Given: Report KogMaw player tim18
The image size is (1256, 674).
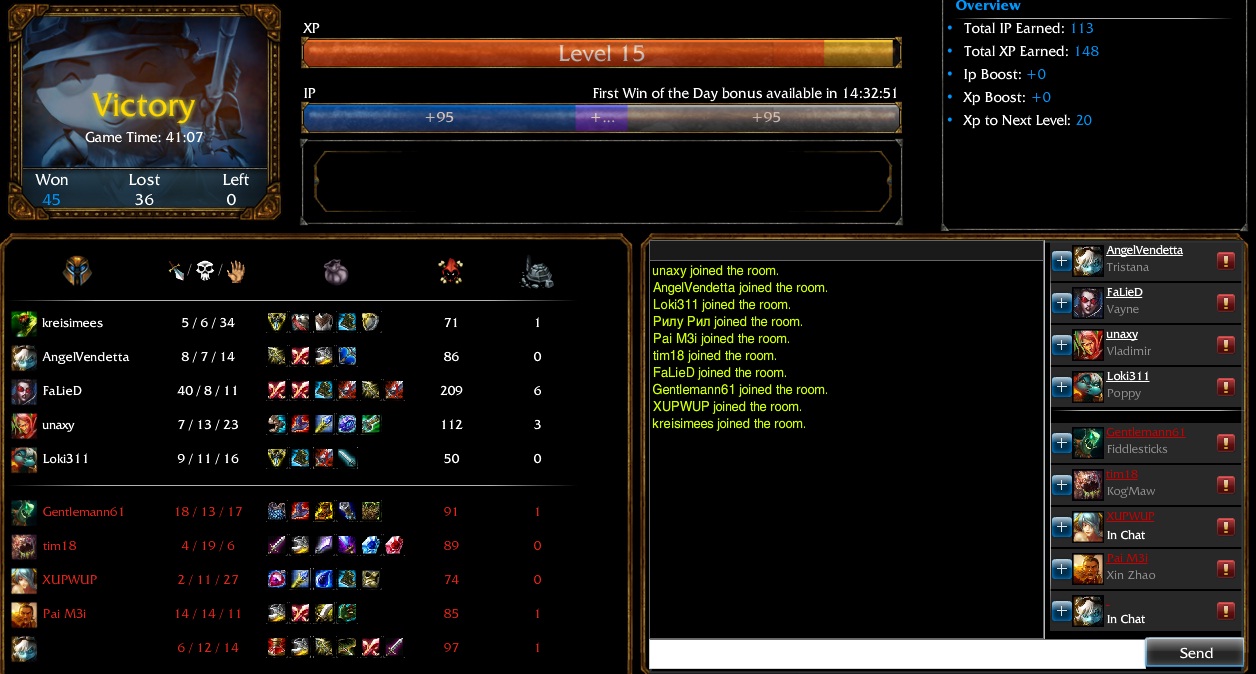Looking at the screenshot, I should (x=1225, y=485).
